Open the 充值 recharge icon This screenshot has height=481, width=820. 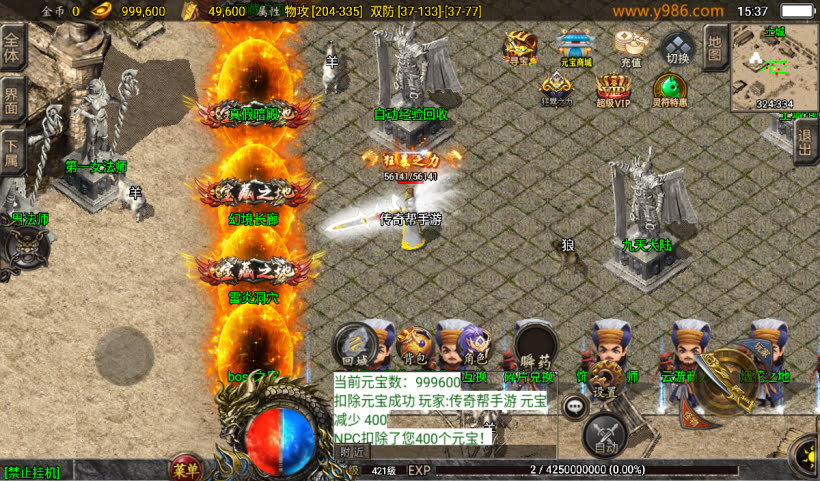(x=630, y=47)
